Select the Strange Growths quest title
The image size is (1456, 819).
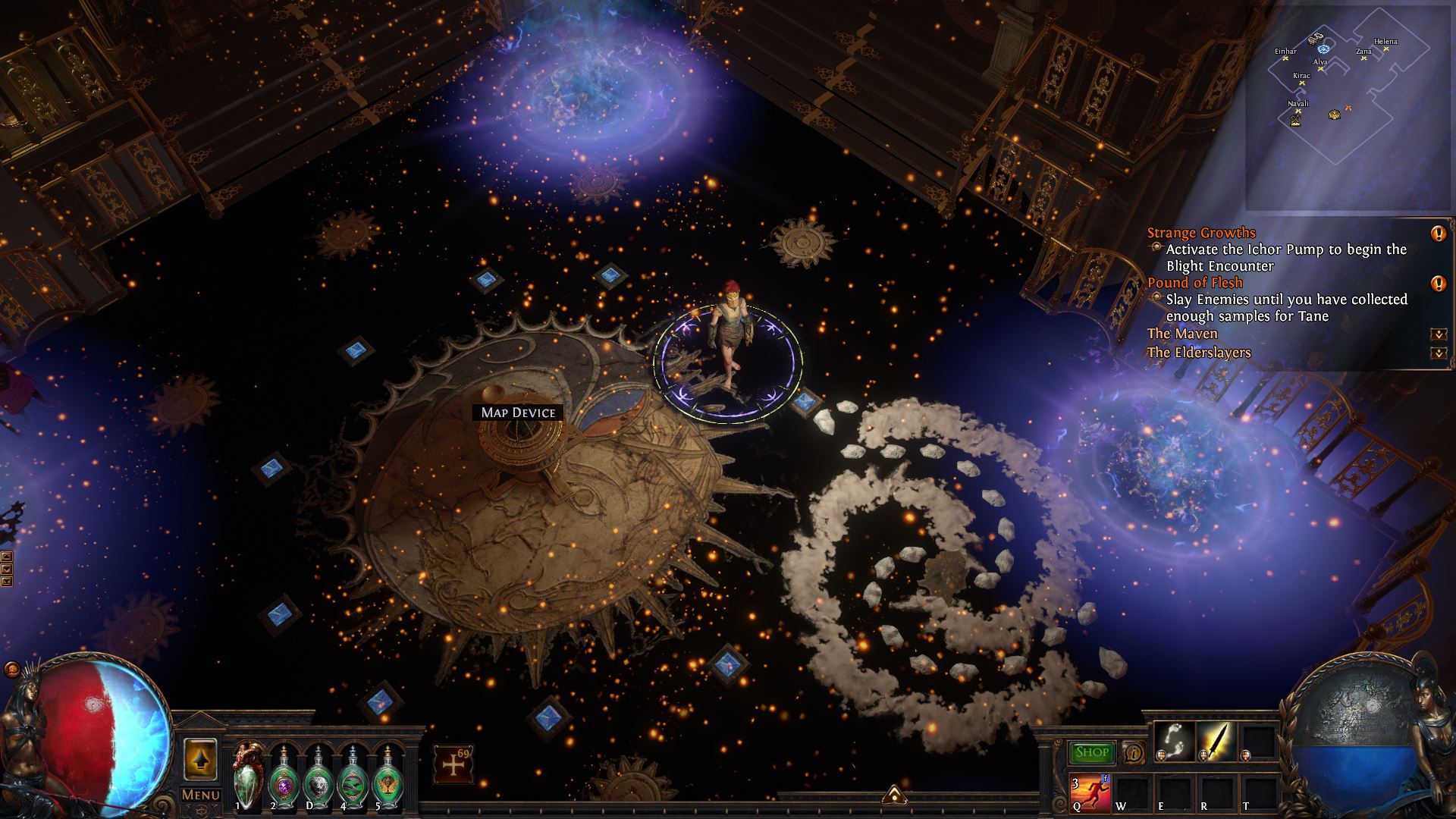[1201, 233]
